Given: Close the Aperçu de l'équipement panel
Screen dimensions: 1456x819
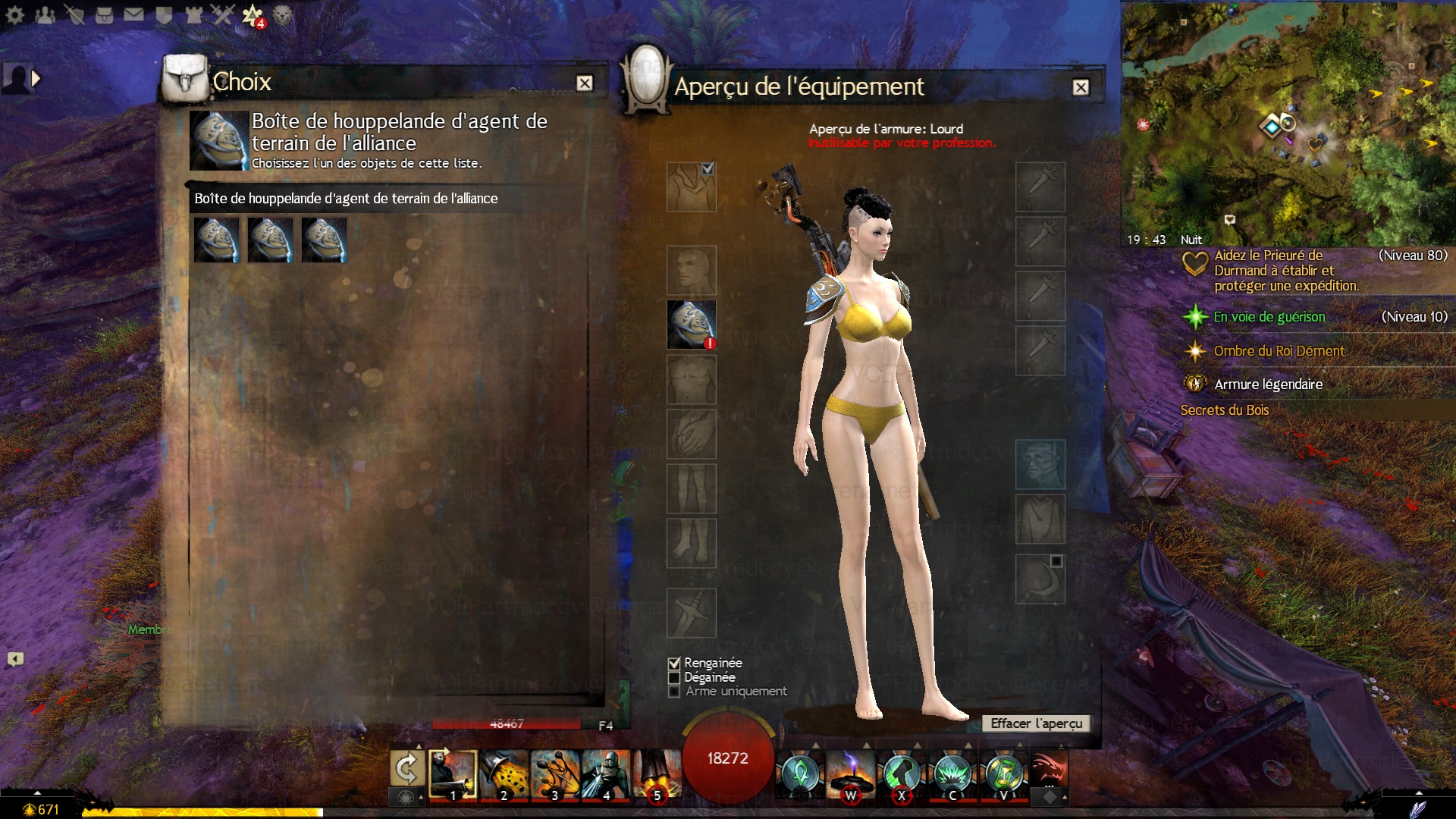Looking at the screenshot, I should [x=1081, y=88].
